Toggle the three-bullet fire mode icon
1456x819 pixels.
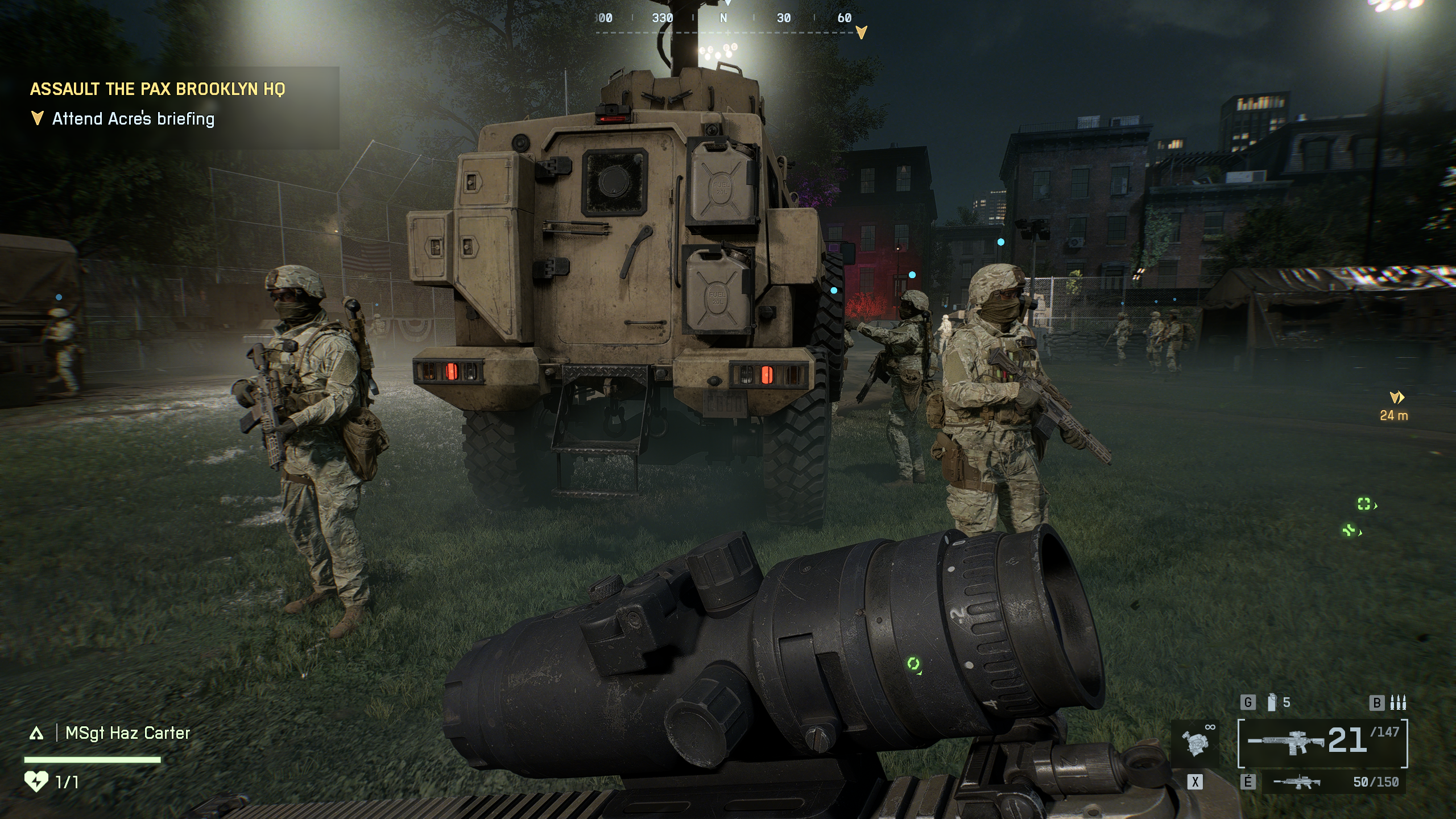pos(1397,703)
